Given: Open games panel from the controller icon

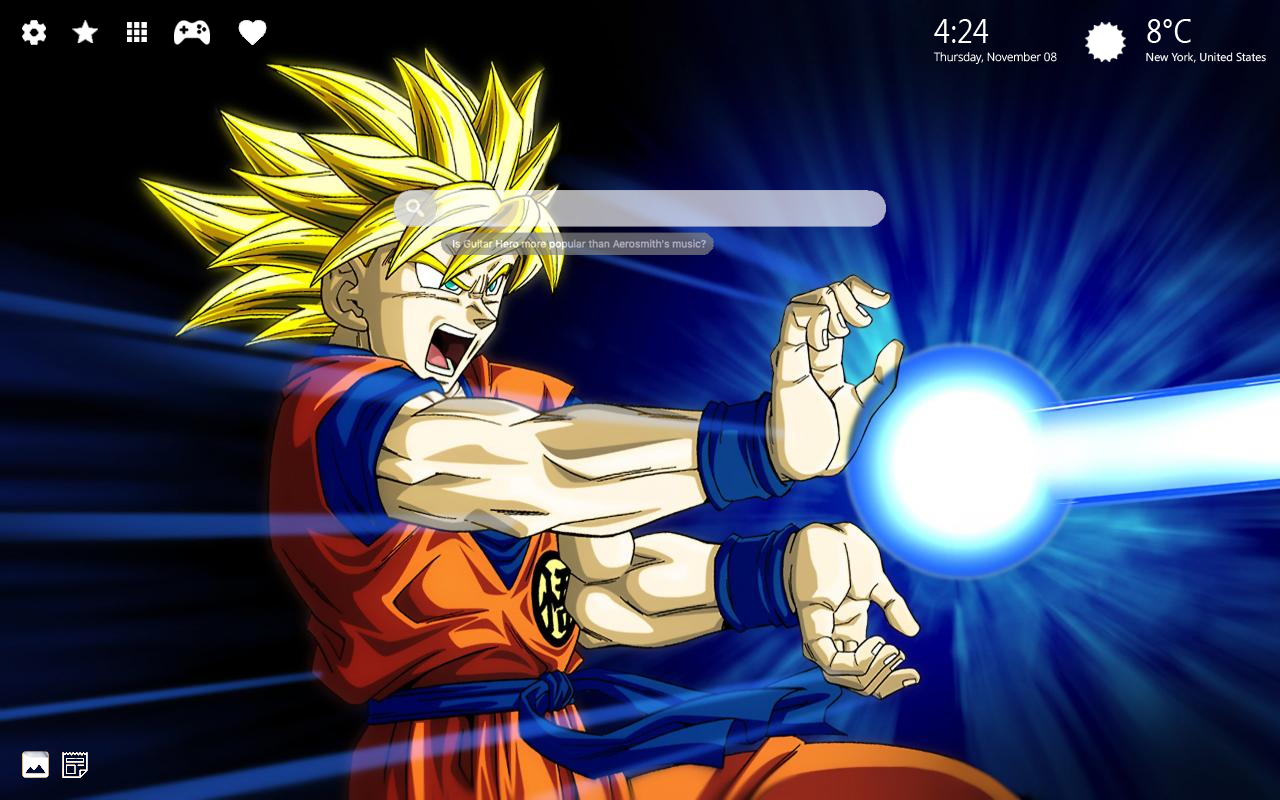Looking at the screenshot, I should point(192,32).
